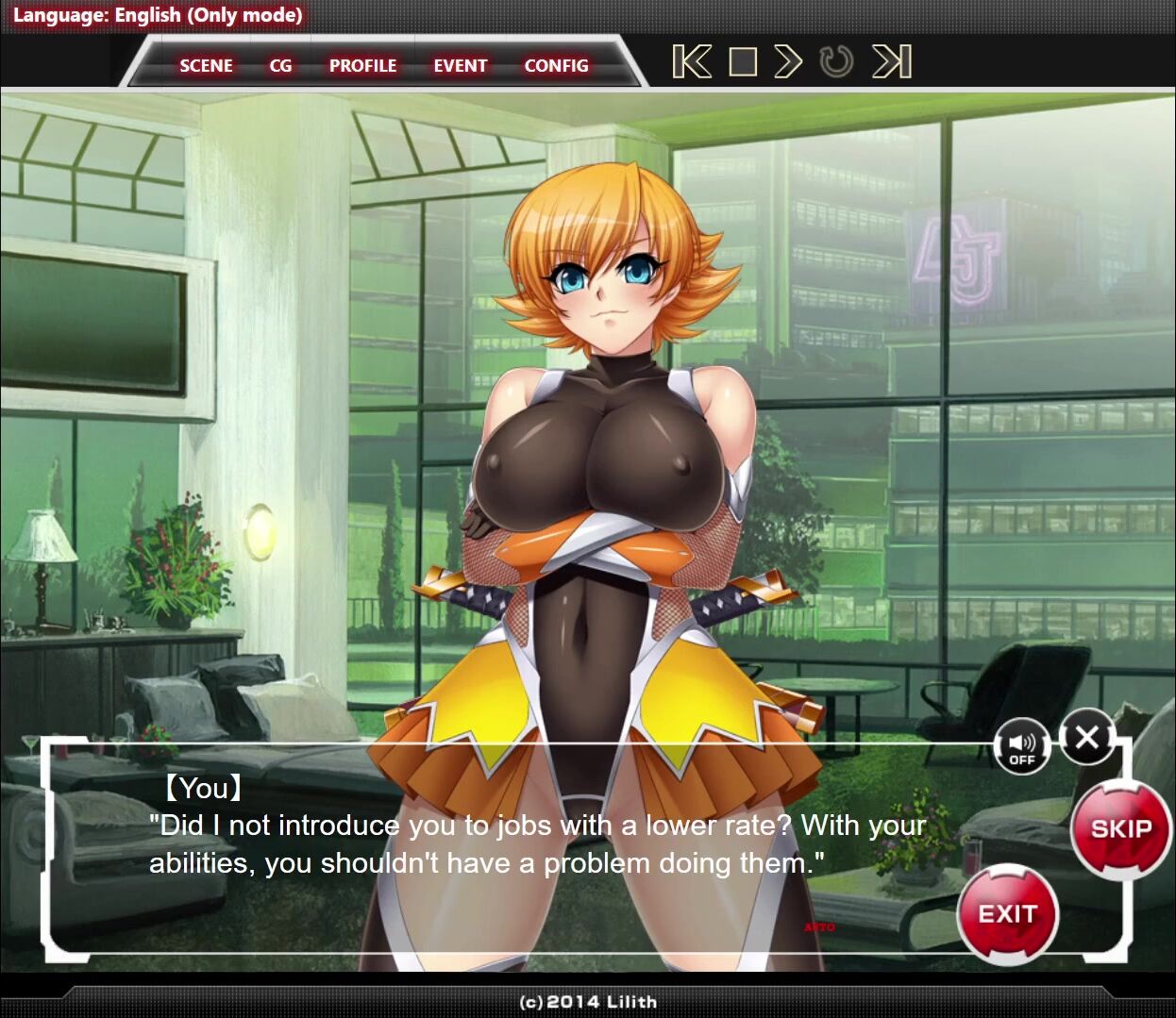1176x1018 pixels.
Task: Close the dialogue box with the X
Action: 1086,737
